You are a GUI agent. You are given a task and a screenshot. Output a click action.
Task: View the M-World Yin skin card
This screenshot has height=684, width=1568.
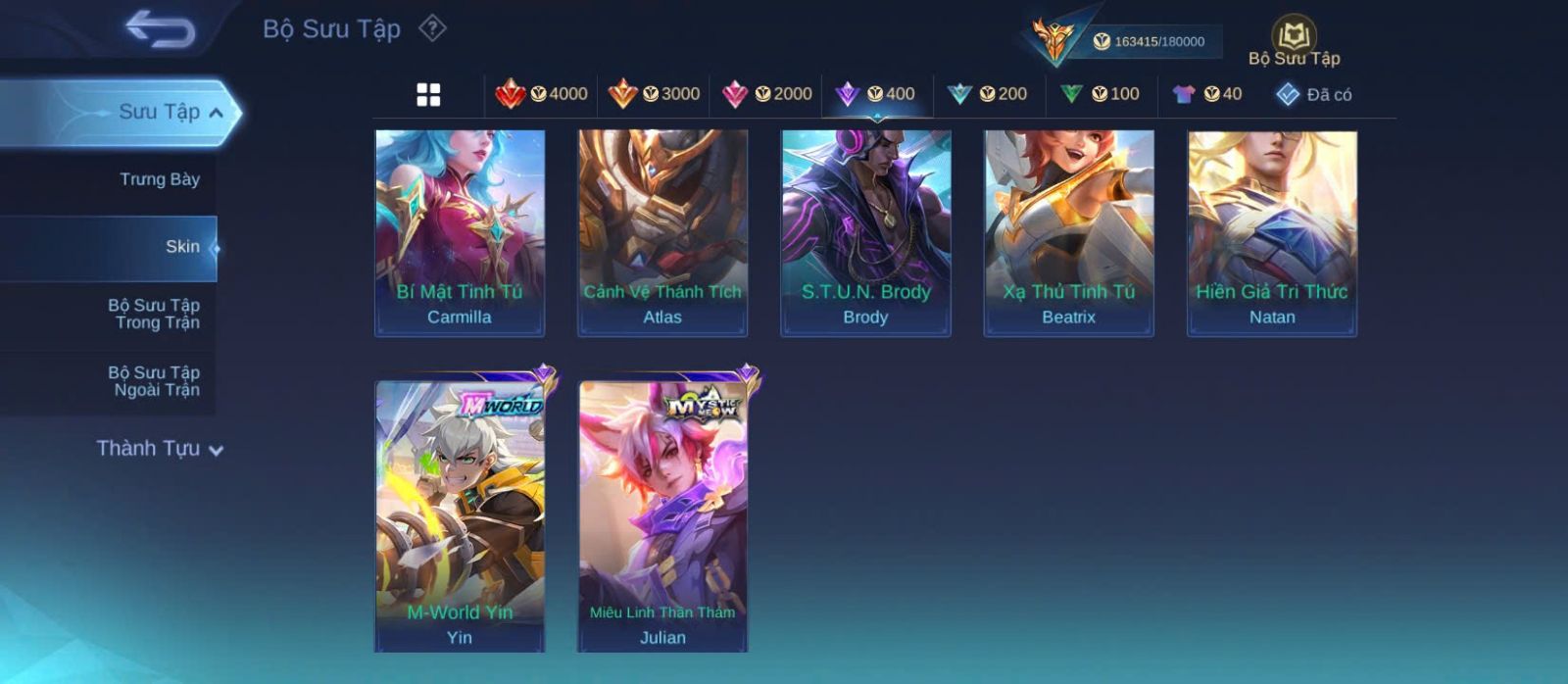[460, 515]
